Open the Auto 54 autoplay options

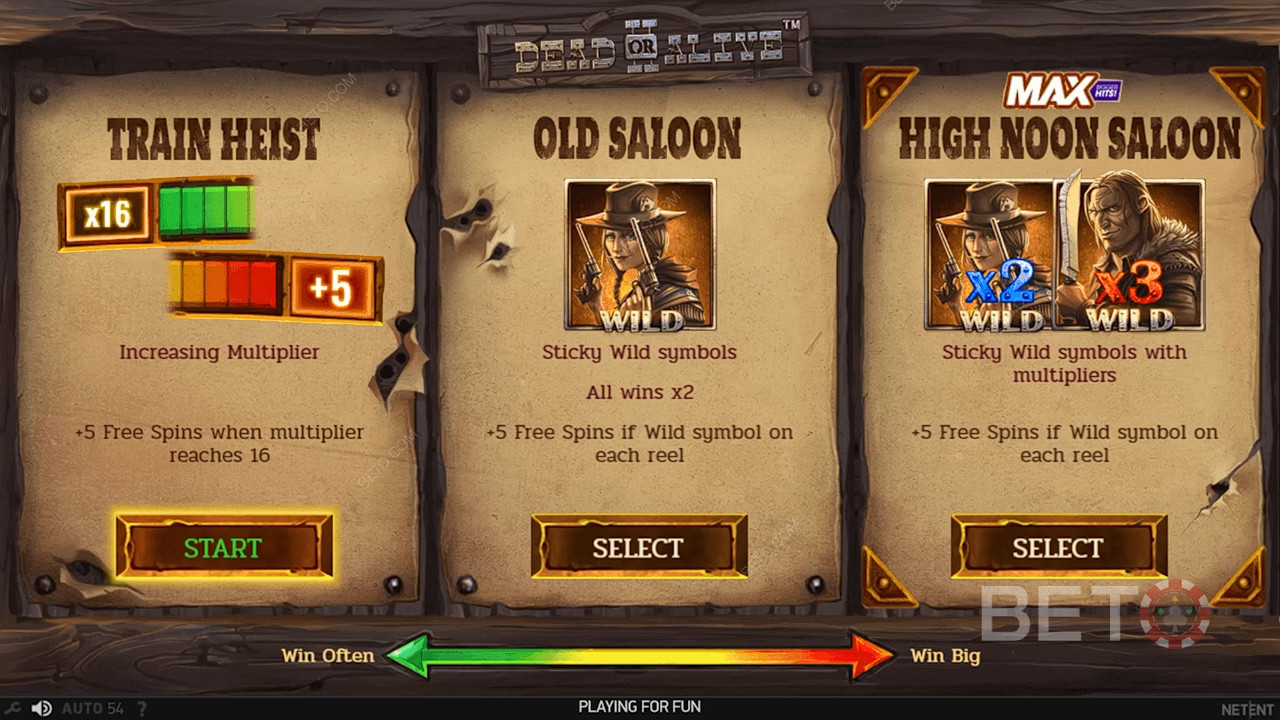pyautogui.click(x=92, y=708)
